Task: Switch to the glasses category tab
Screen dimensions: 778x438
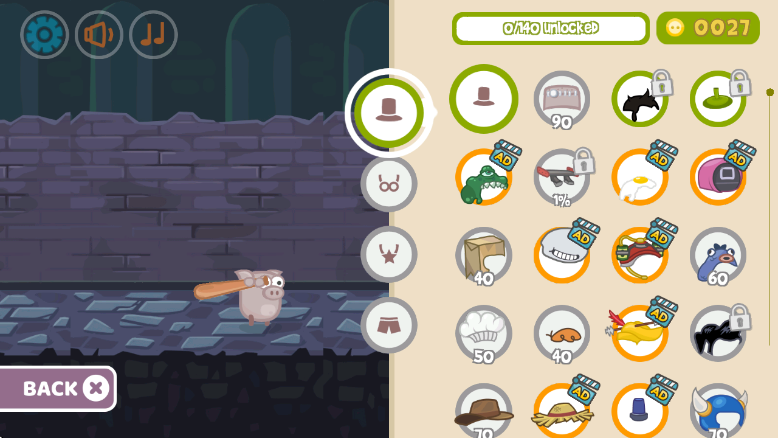Action: click(389, 184)
